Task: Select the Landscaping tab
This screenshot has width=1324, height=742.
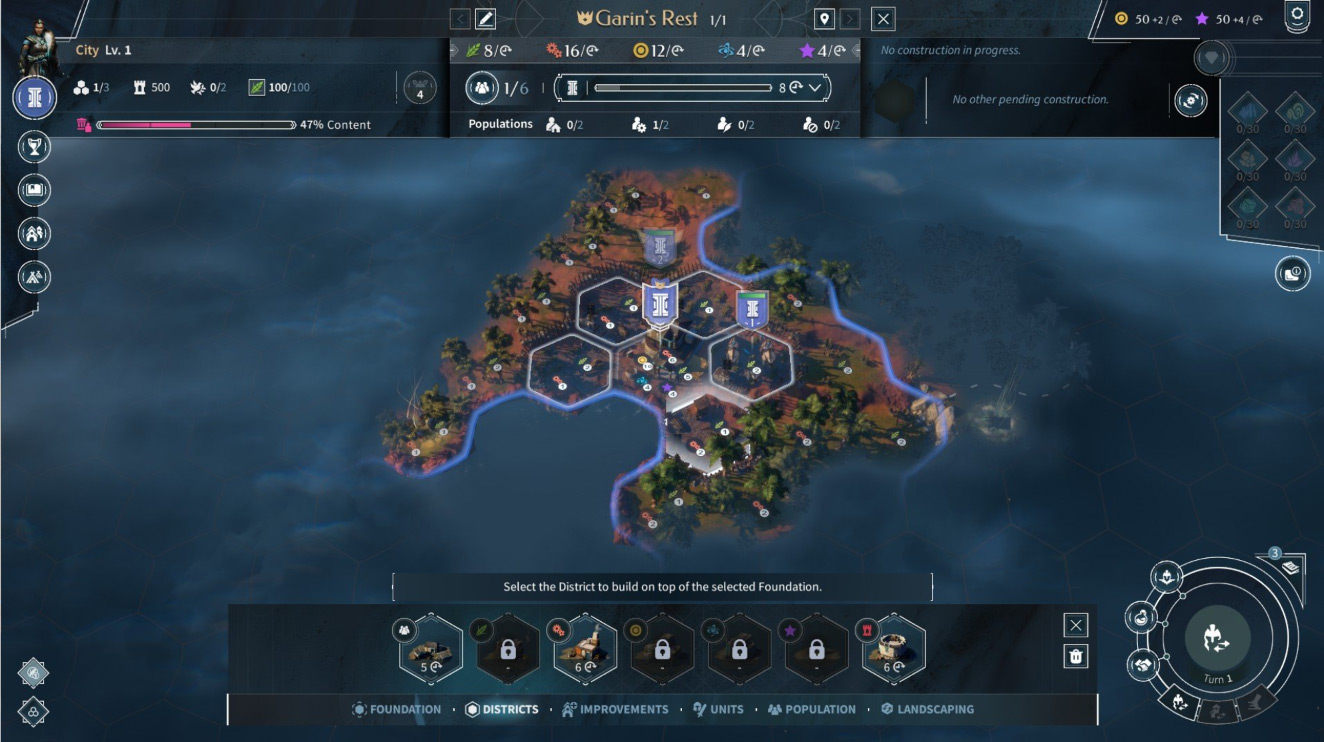Action: point(927,709)
